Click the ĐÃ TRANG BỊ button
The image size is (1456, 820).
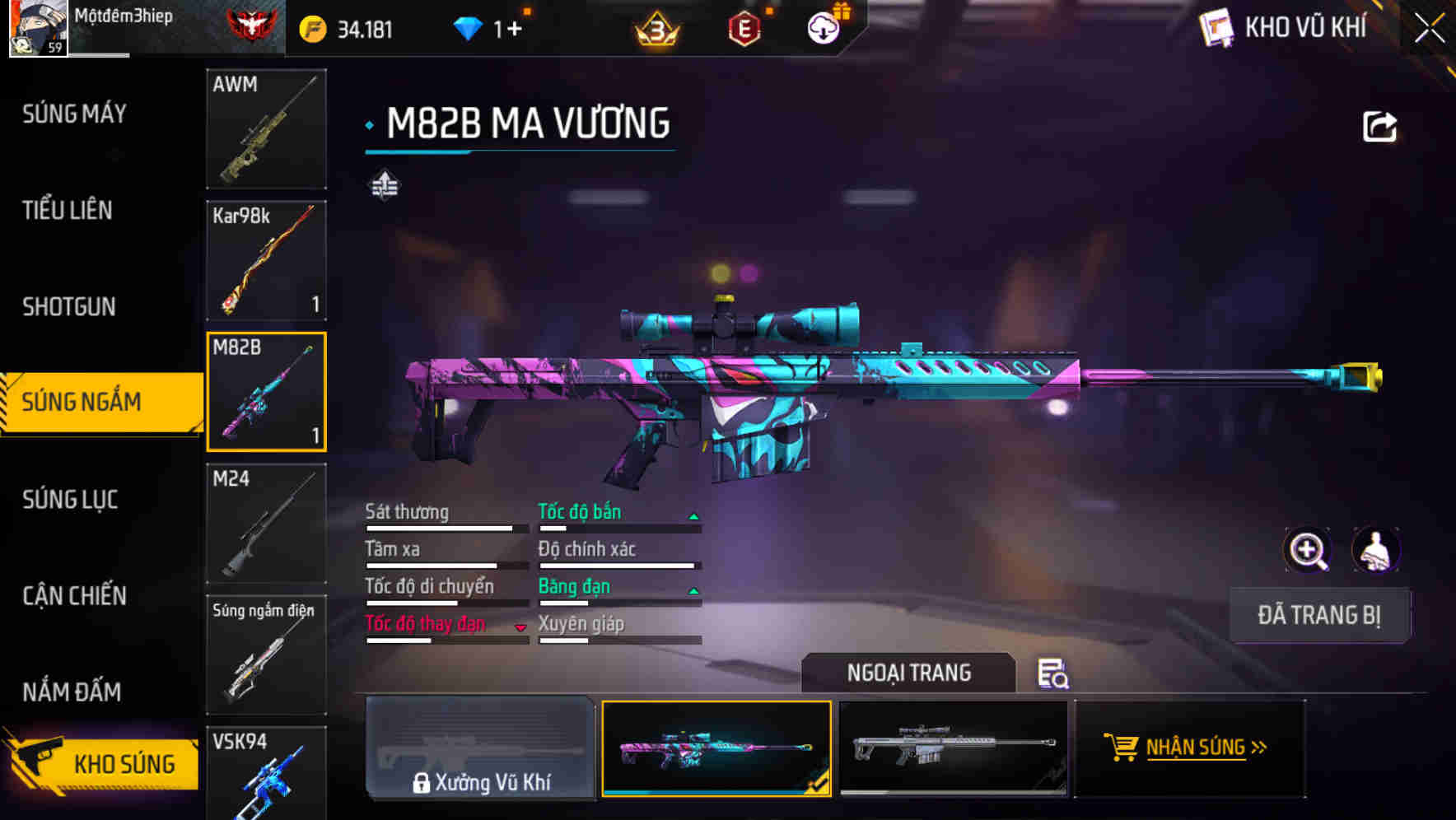click(x=1319, y=615)
